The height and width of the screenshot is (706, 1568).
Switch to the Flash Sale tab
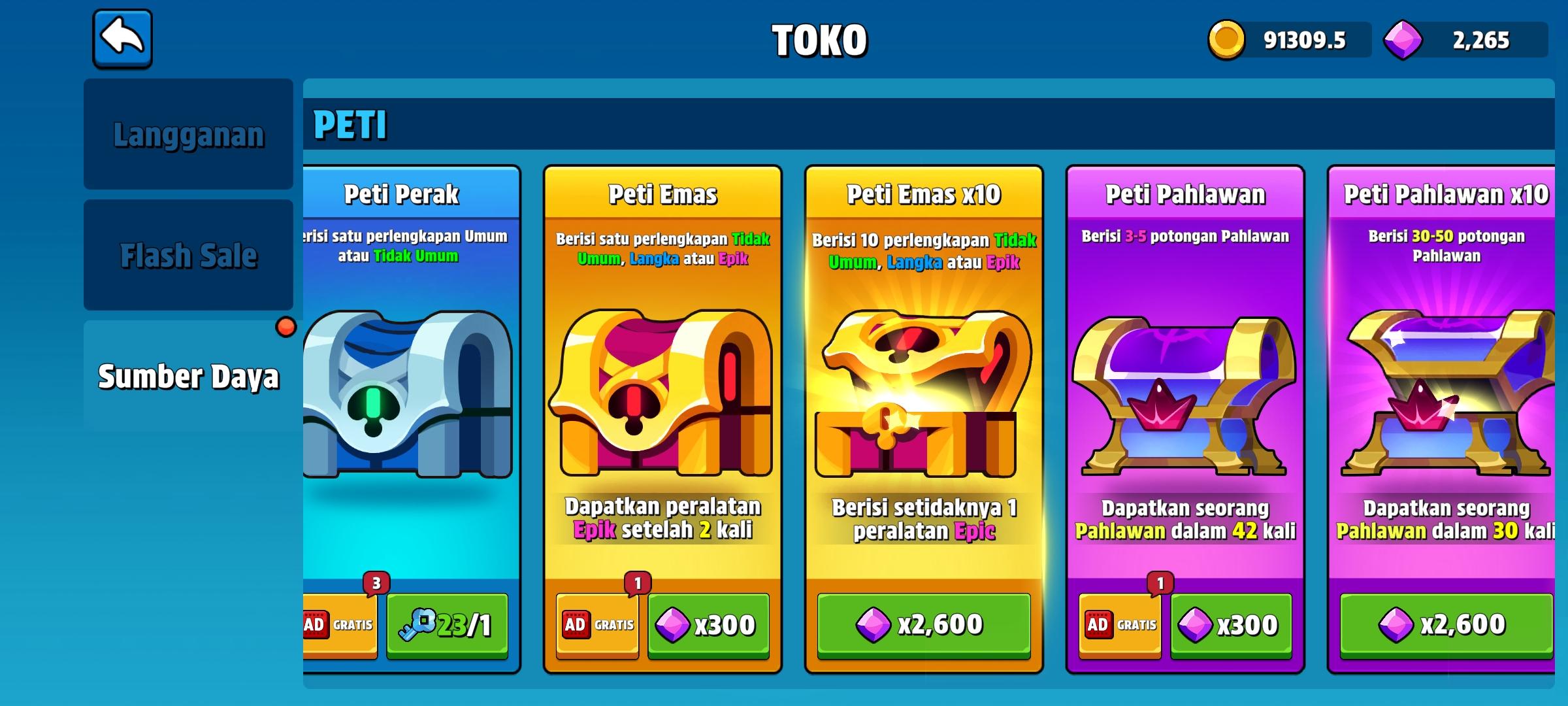click(x=189, y=255)
